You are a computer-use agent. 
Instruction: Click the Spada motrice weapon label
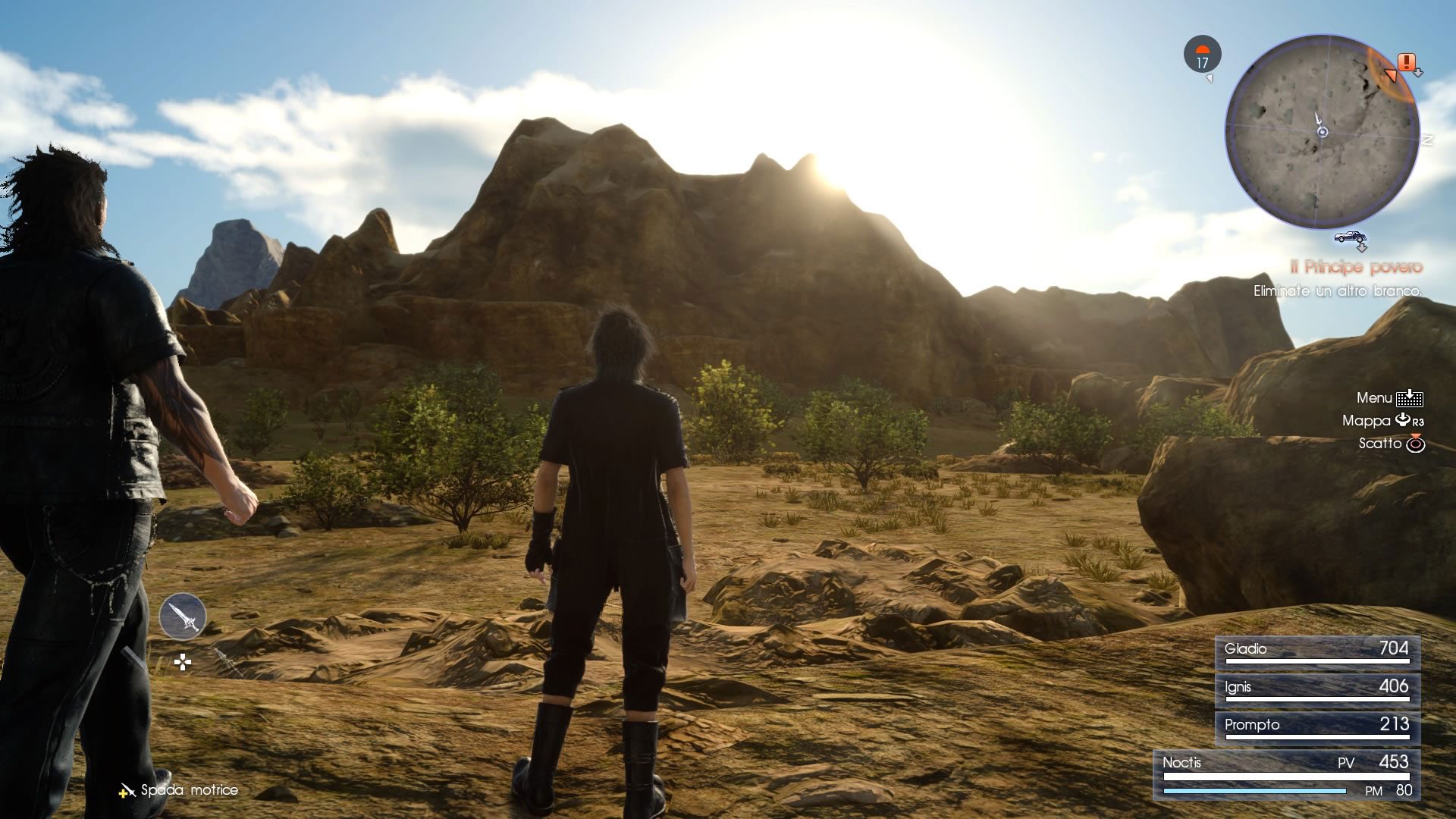click(188, 790)
